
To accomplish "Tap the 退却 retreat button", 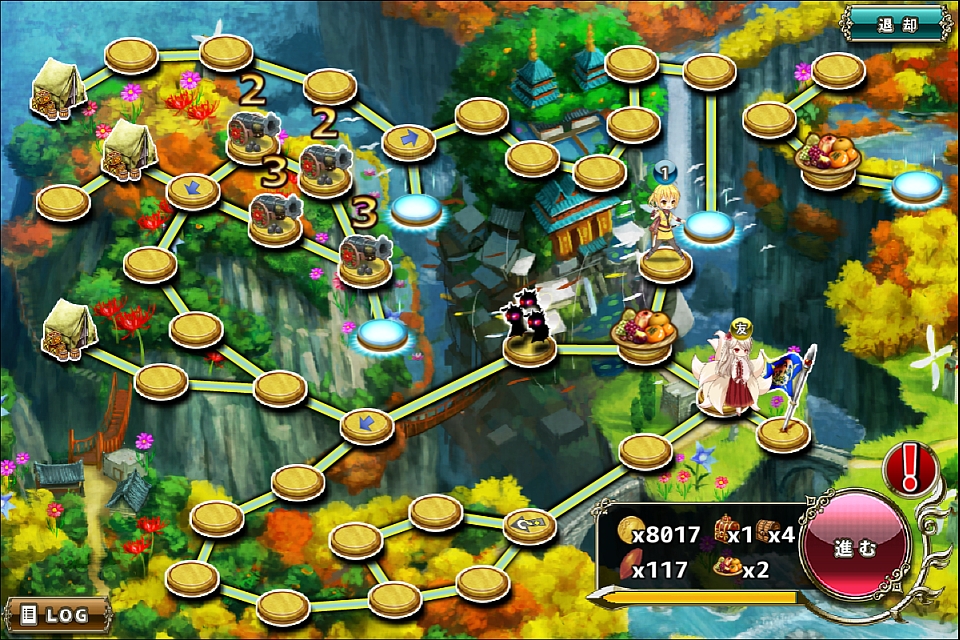I will [x=896, y=21].
